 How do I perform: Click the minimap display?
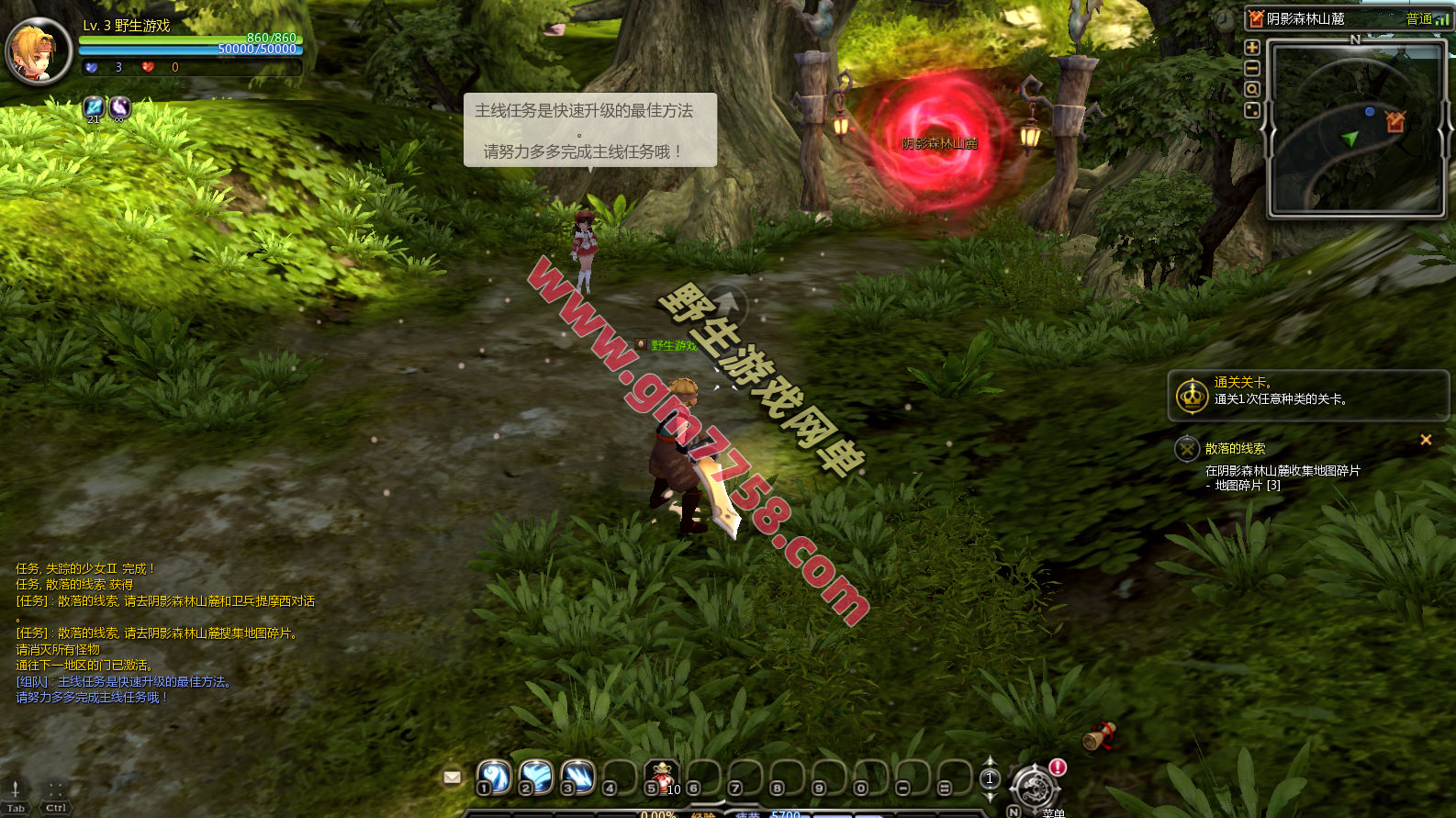(x=1354, y=129)
